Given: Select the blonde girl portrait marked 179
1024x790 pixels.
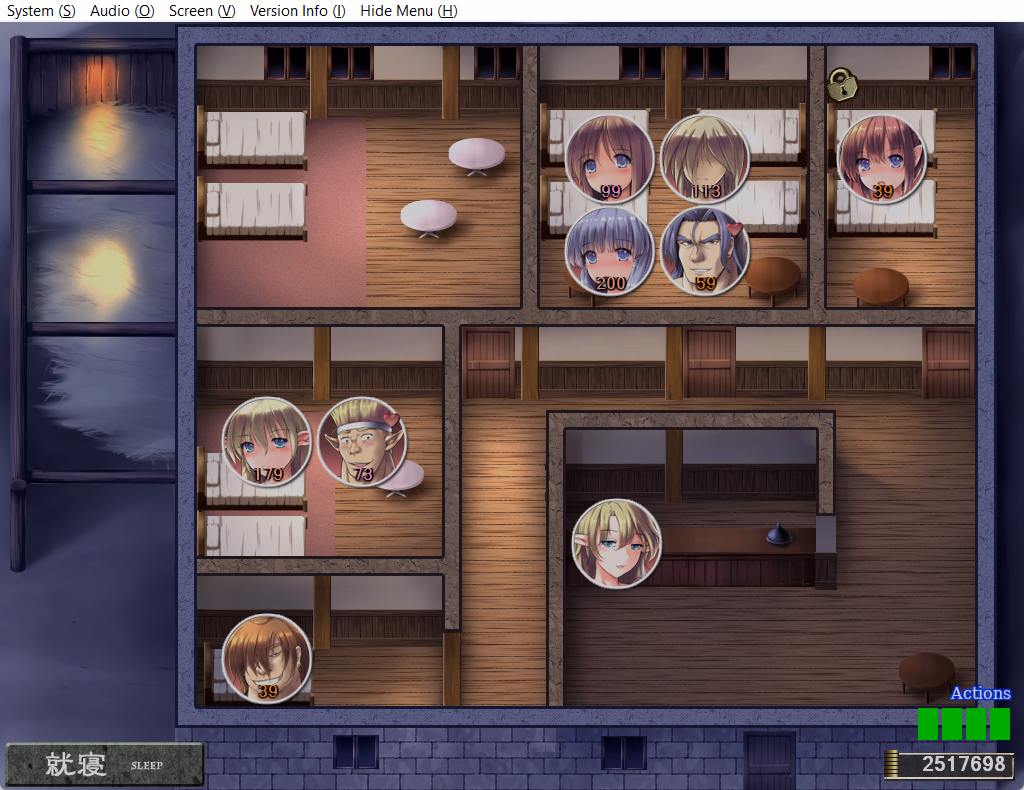Looking at the screenshot, I should [266, 442].
